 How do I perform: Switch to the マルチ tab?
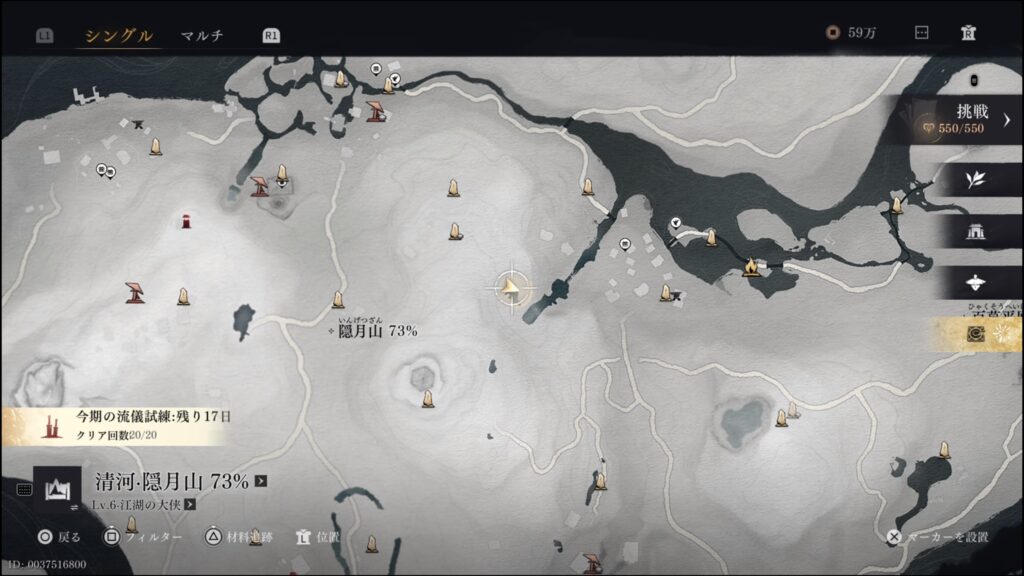202,36
